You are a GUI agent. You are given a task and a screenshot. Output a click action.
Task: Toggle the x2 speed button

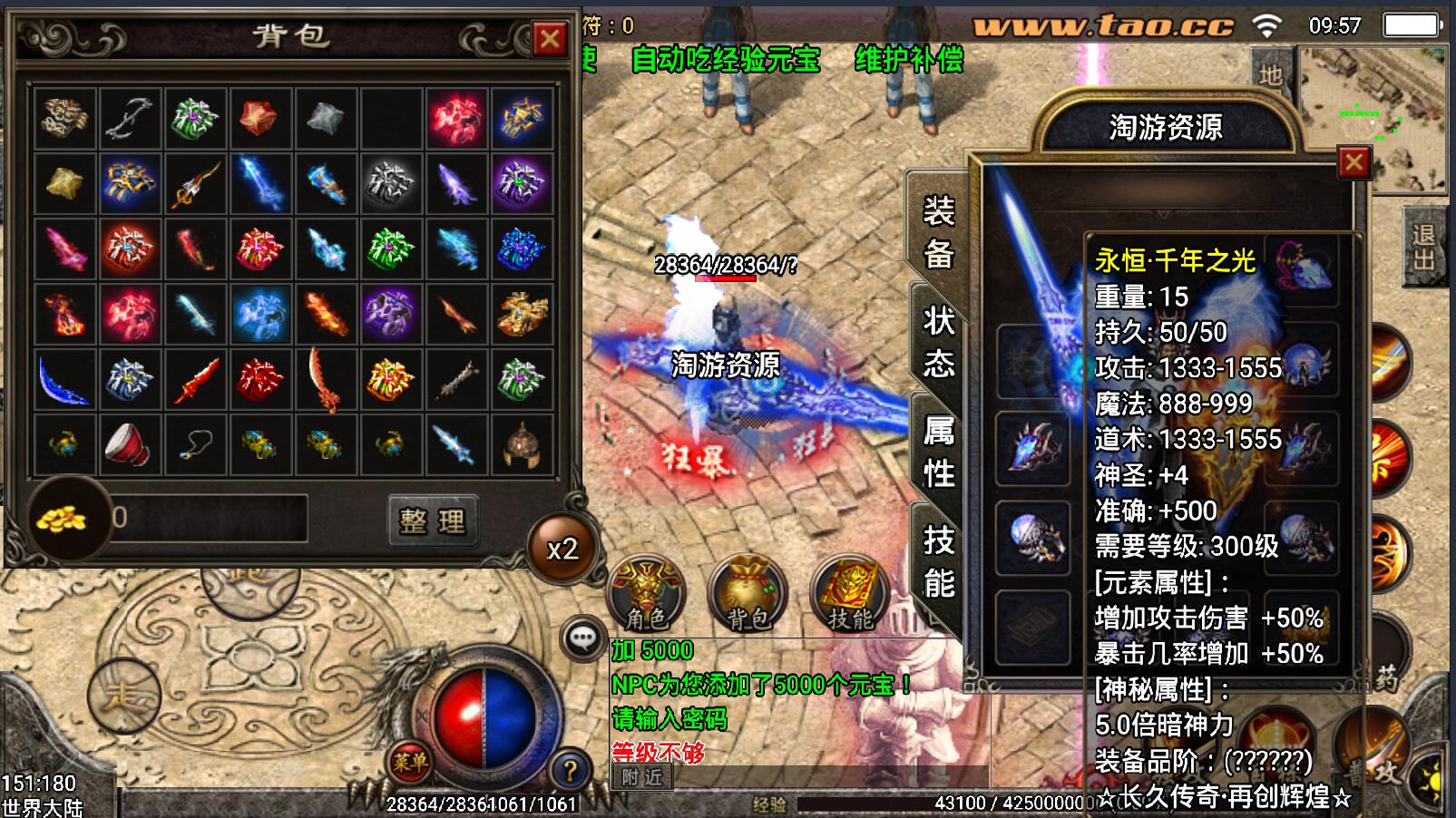562,549
